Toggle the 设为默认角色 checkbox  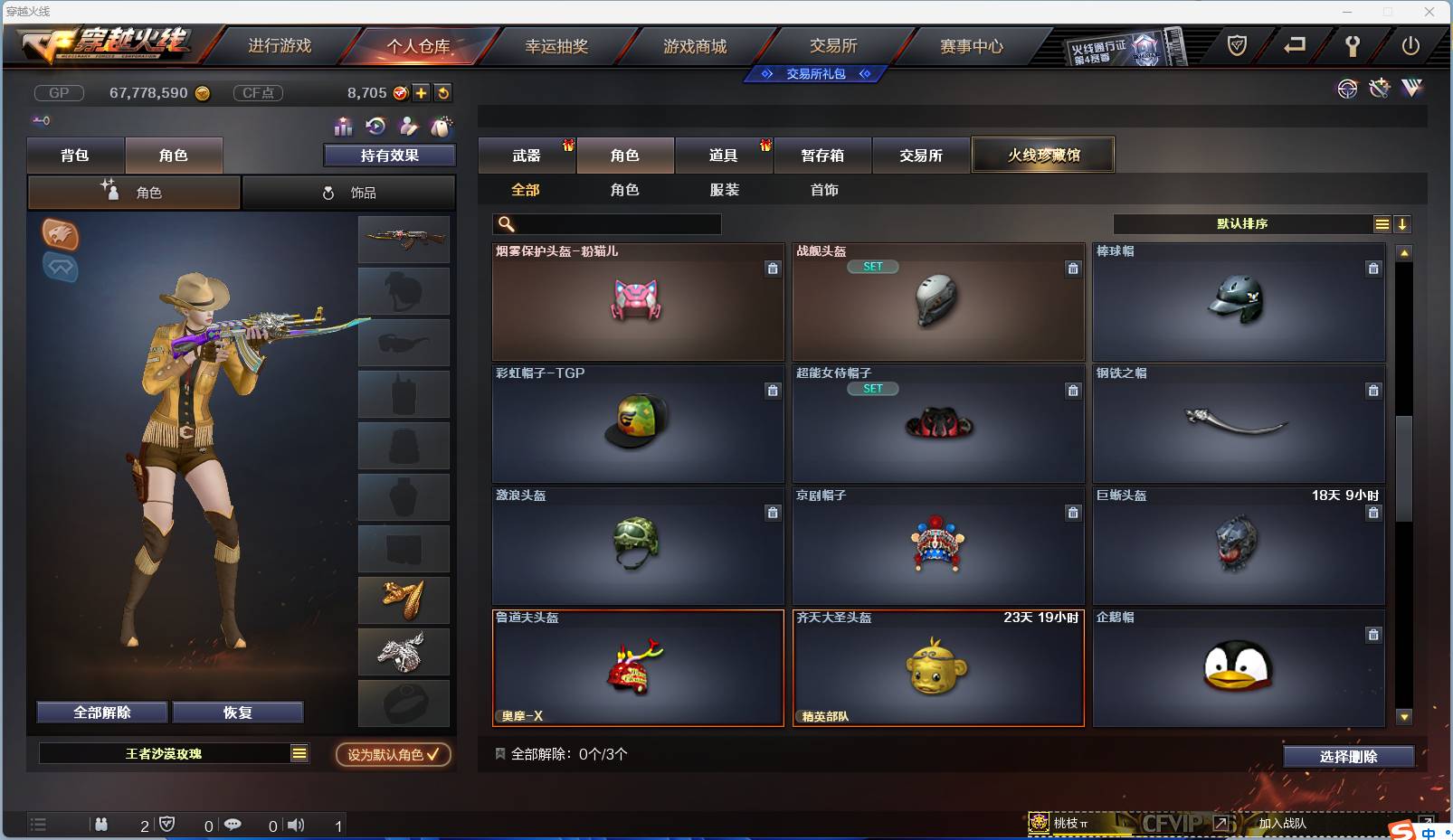(433, 756)
